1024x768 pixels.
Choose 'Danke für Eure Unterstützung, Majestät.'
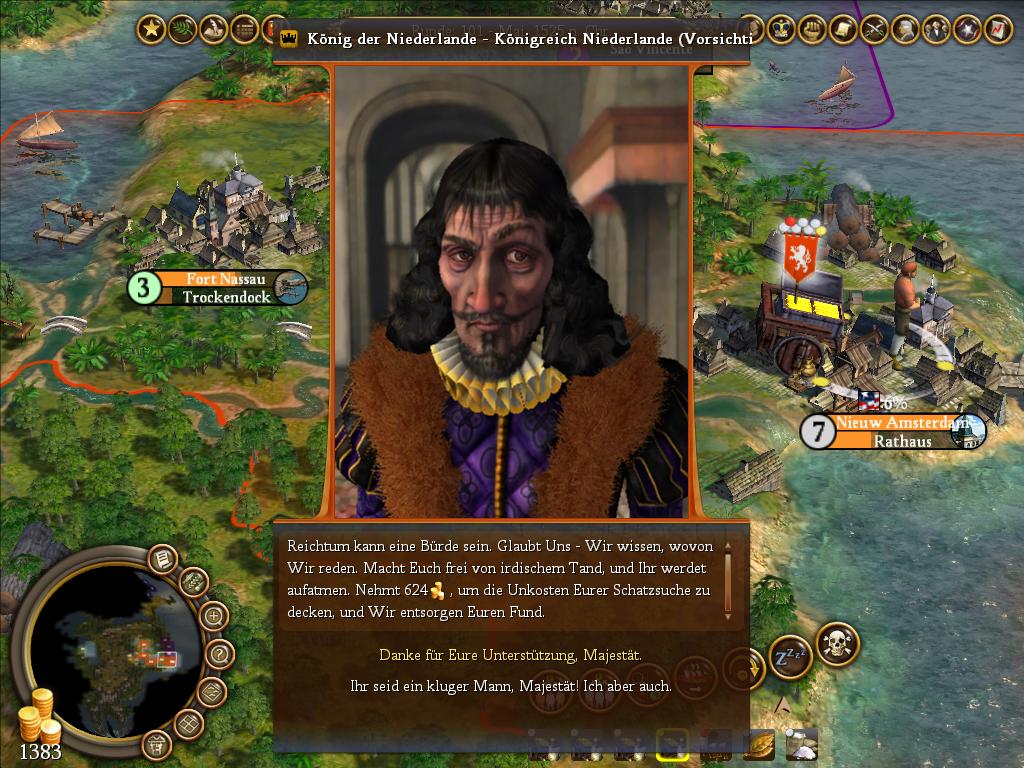(x=510, y=655)
